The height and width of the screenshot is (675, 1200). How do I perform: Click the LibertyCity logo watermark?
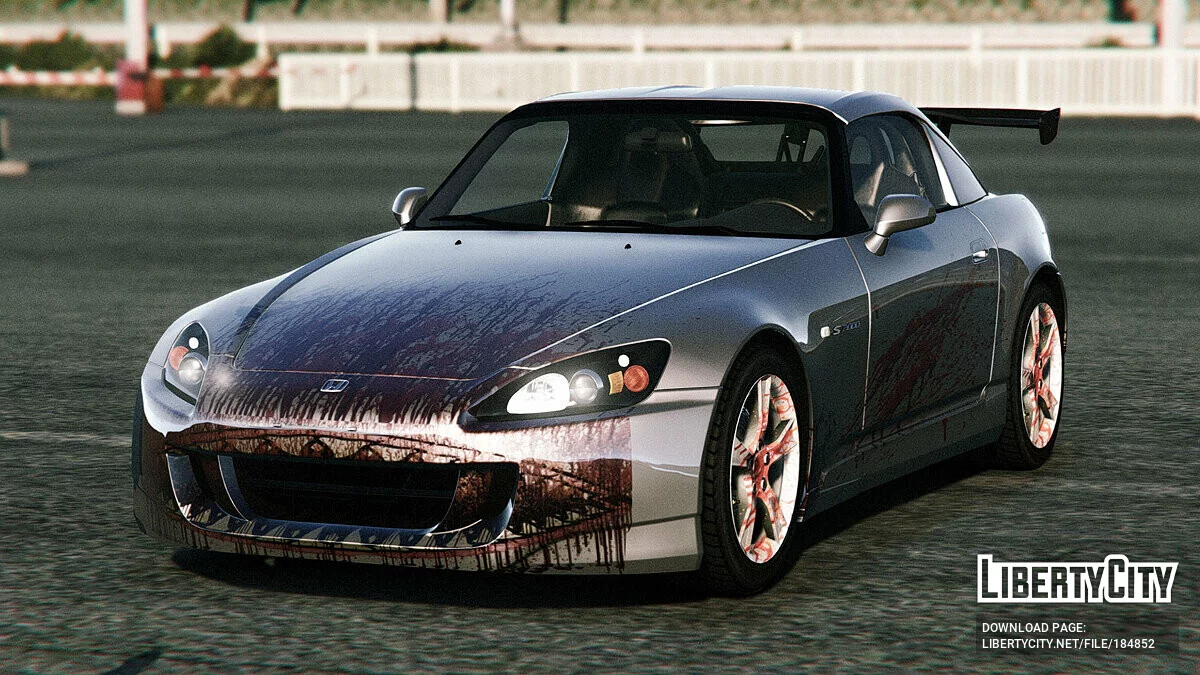point(1077,579)
